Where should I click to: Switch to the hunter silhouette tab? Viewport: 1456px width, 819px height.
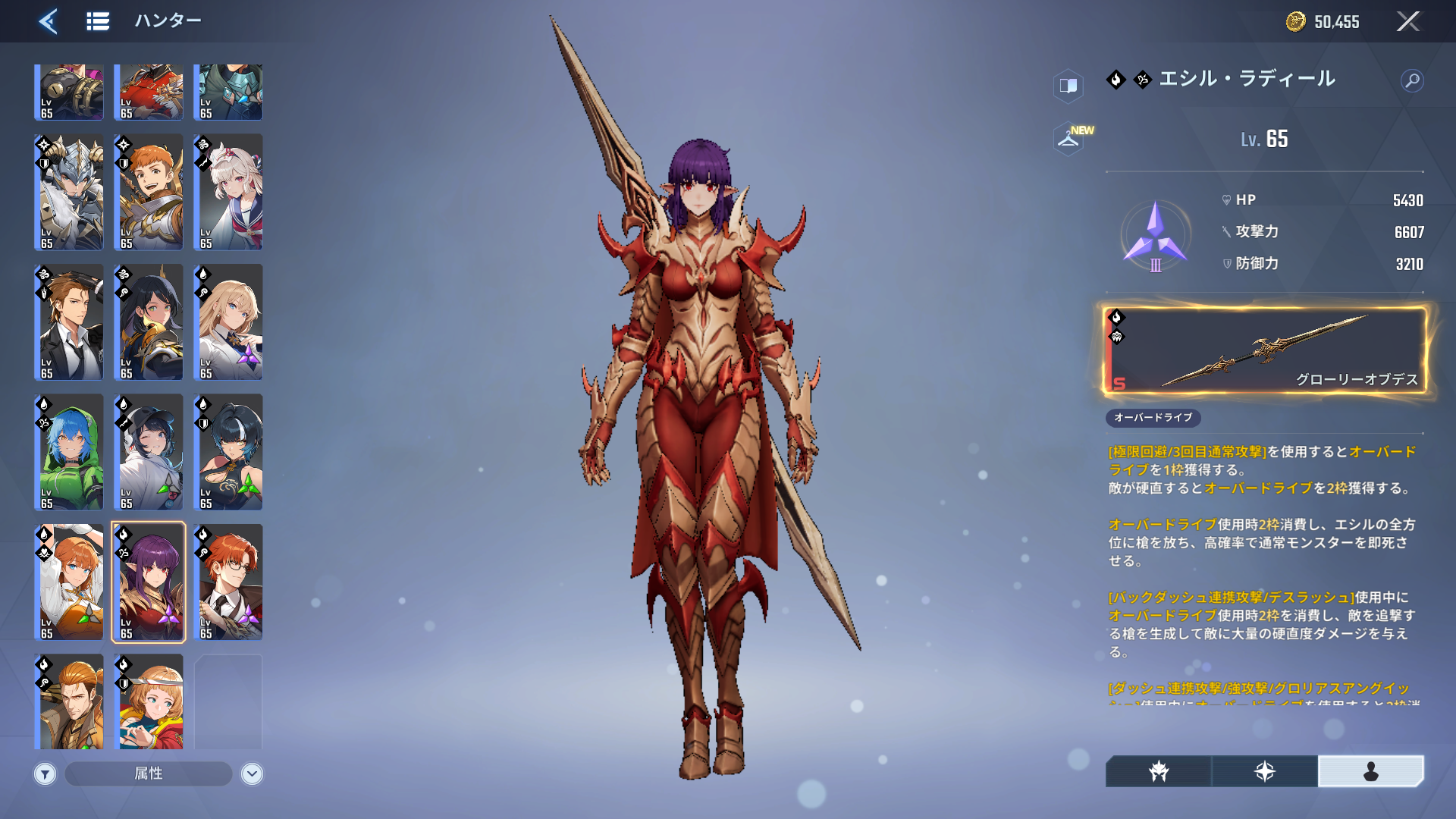pyautogui.click(x=1370, y=771)
